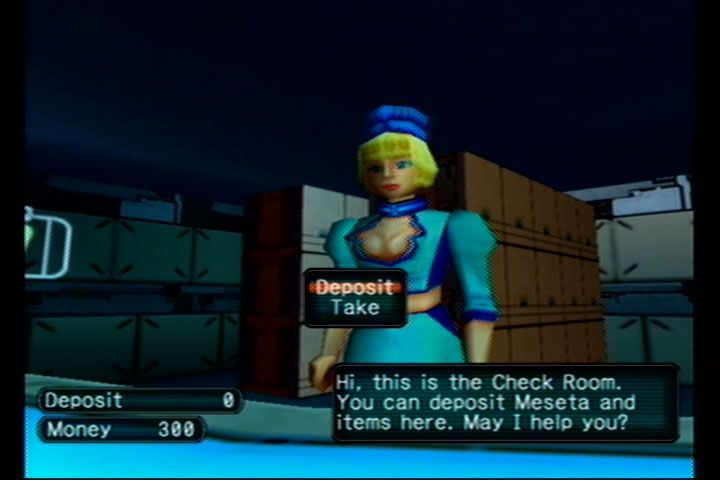Select the Deposit option
Screen dimensions: 720x480
point(355,287)
